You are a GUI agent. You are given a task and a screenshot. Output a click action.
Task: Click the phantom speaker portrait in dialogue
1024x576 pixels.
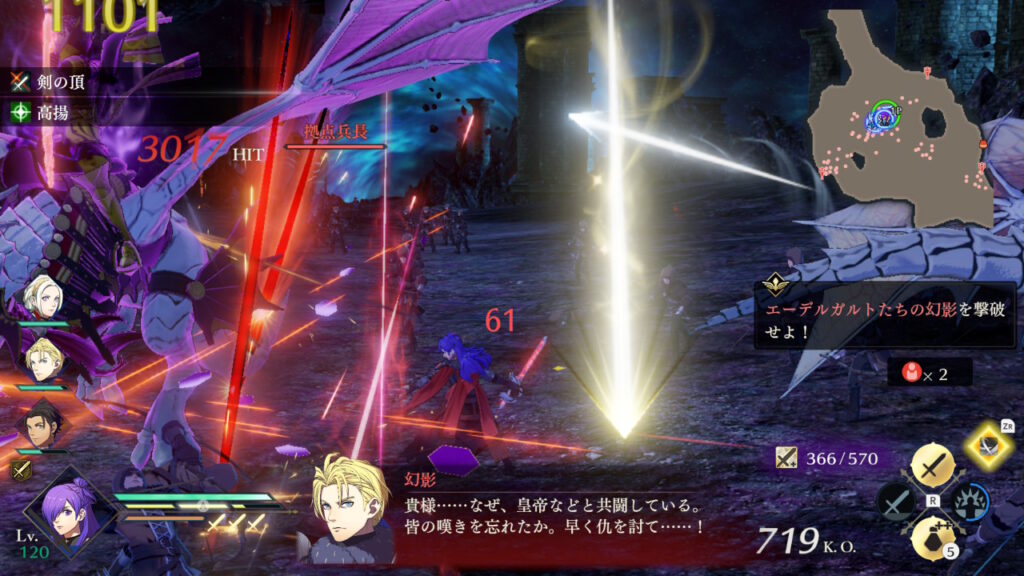(350, 509)
